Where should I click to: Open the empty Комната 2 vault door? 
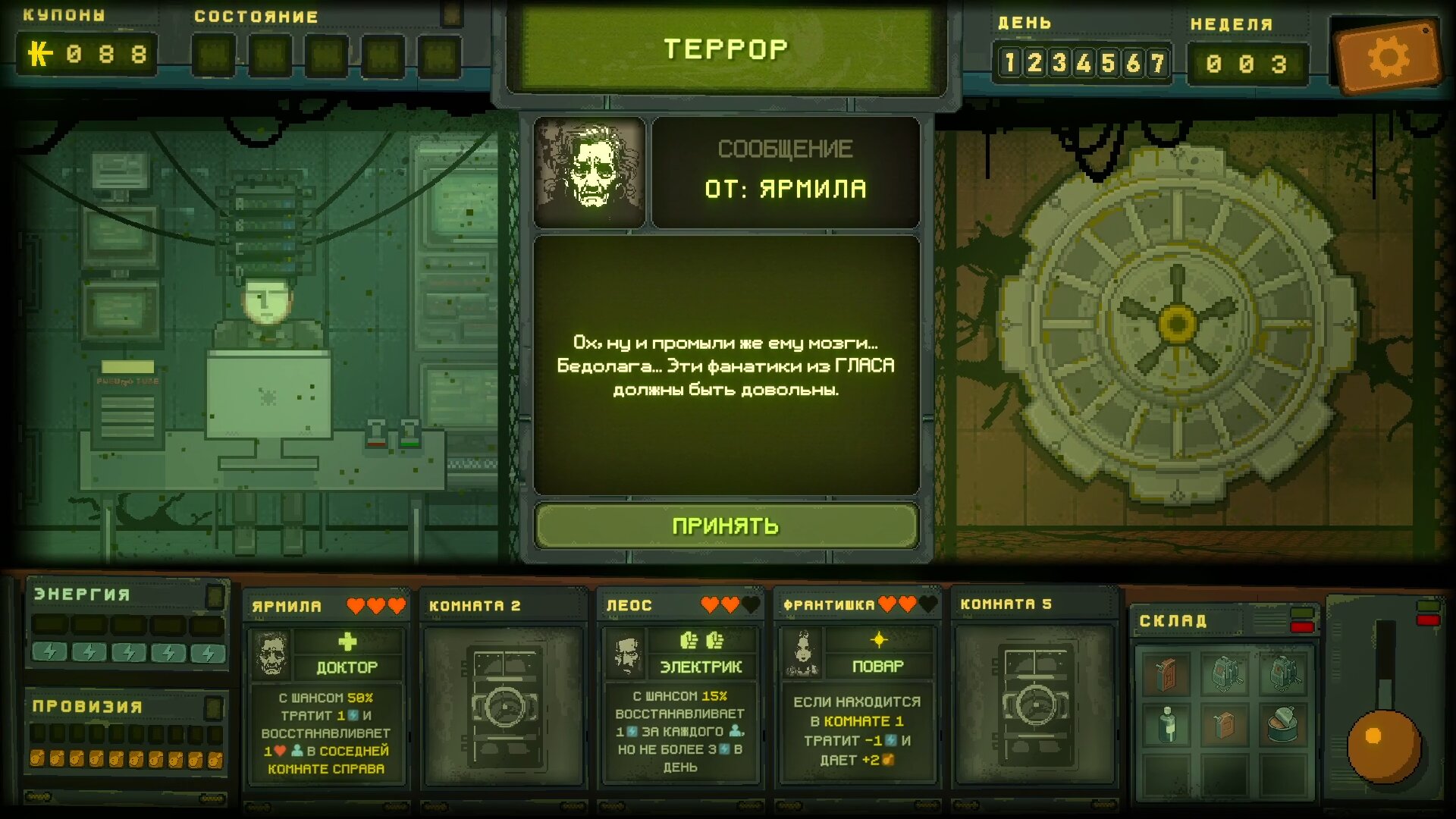click(504, 705)
